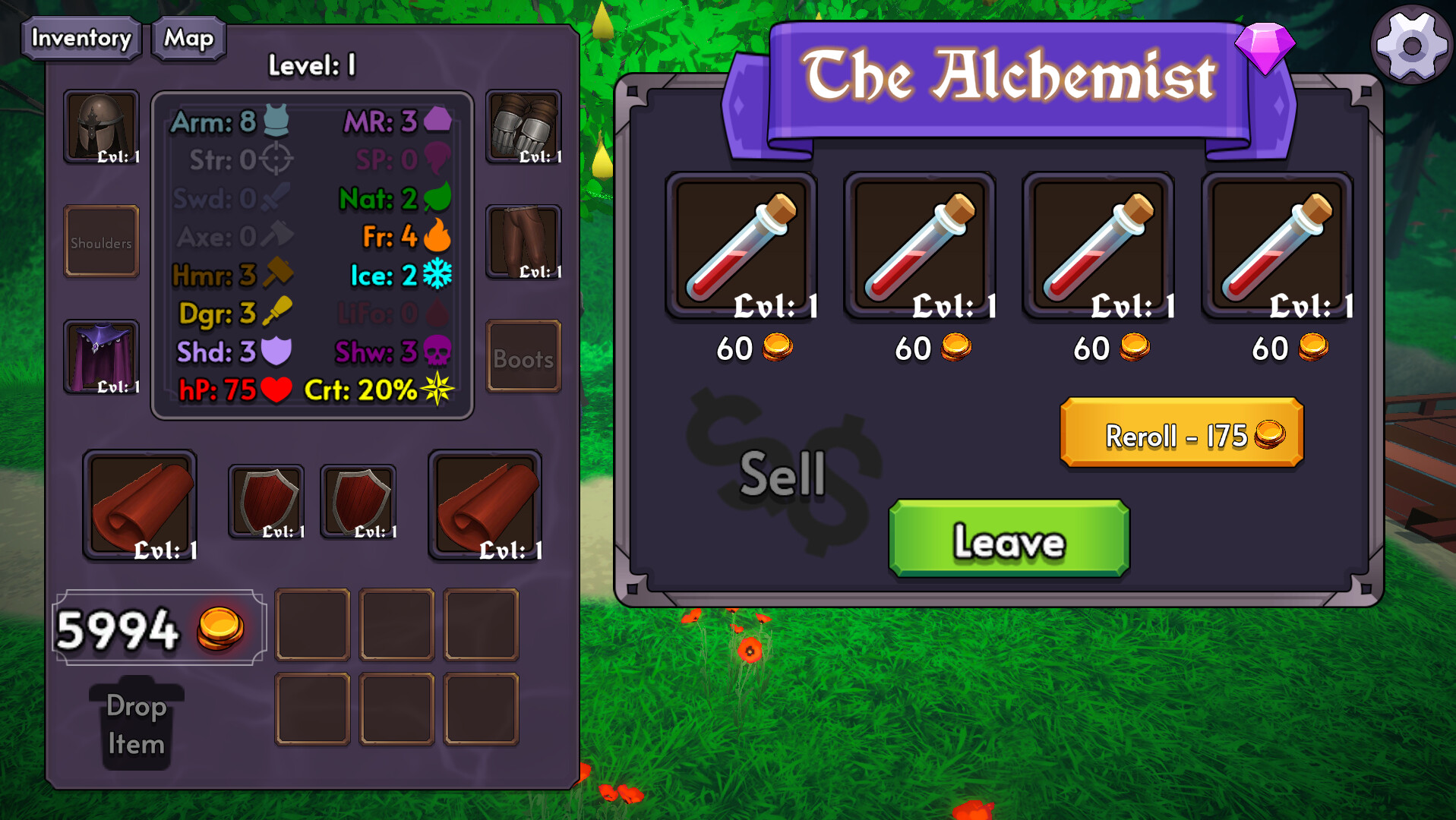Screen dimensions: 1456x820
Task: Select the purple cape slot
Action: [x=102, y=357]
